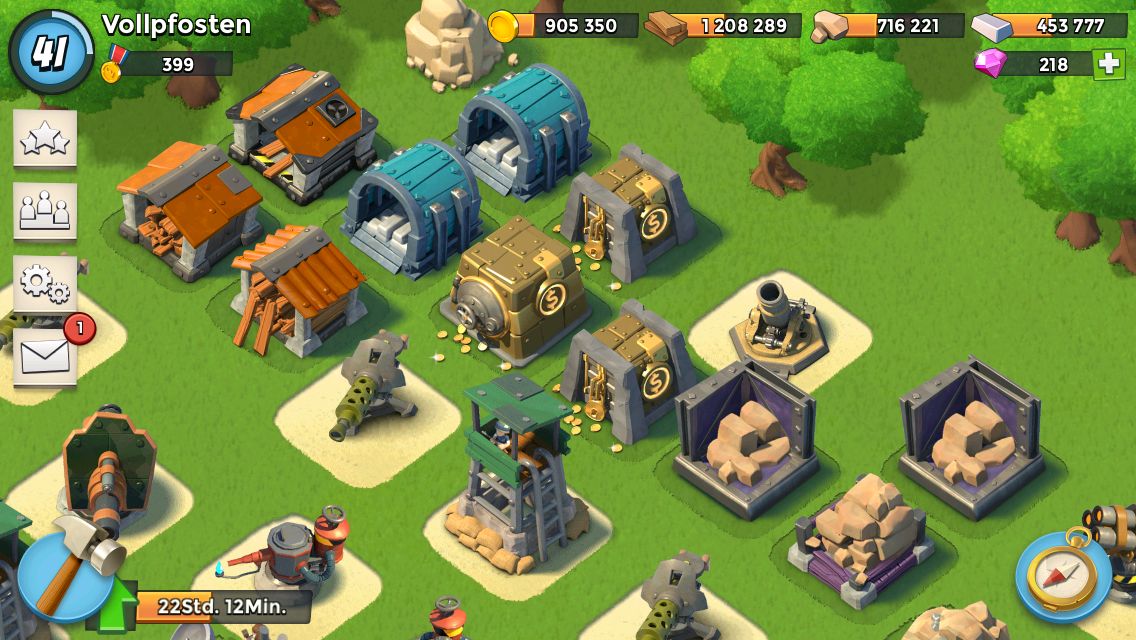The width and height of the screenshot is (1136, 640).
Task: Select the 22Std. 12Min. upgrade timer
Action: (x=222, y=606)
